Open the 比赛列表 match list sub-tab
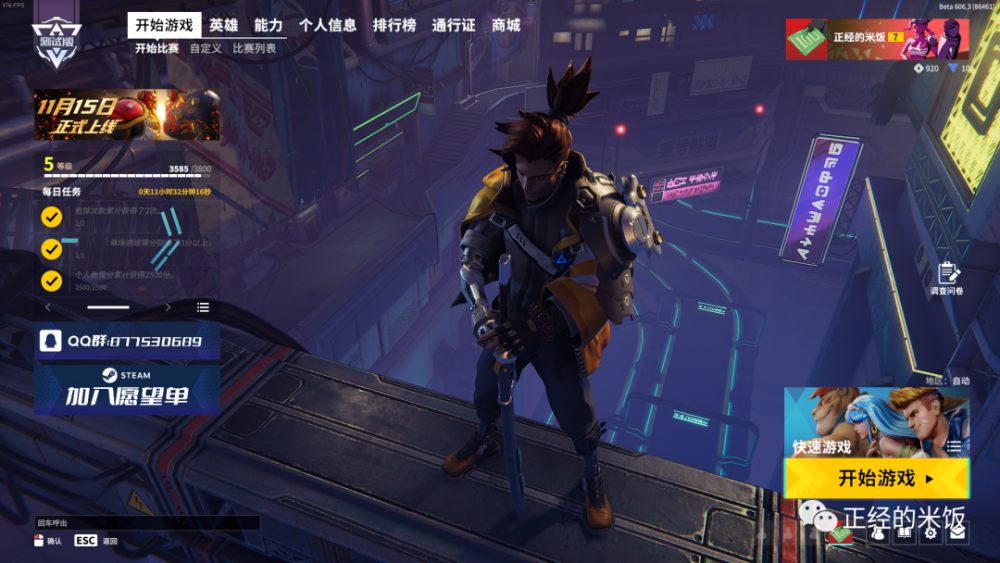This screenshot has height=563, width=1000. tap(254, 48)
